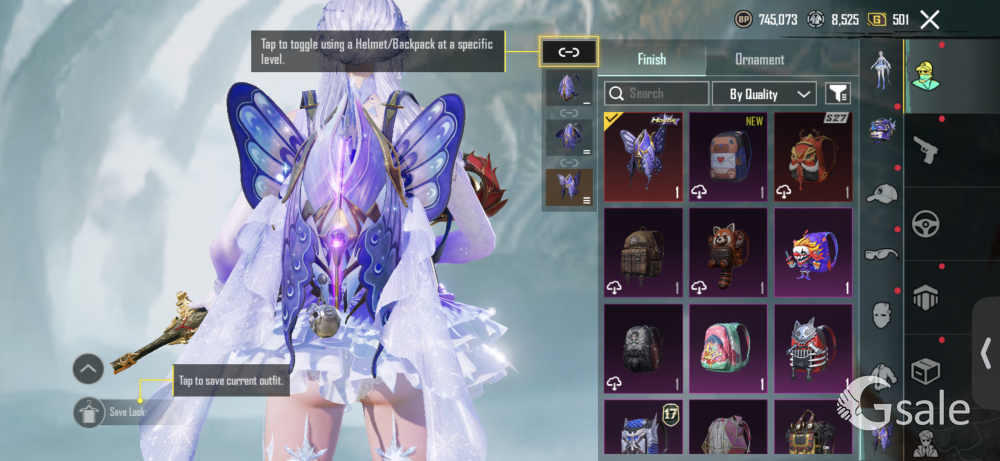This screenshot has width=1000, height=461.
Task: Open the steering wheel vehicle category
Action: coord(926,222)
